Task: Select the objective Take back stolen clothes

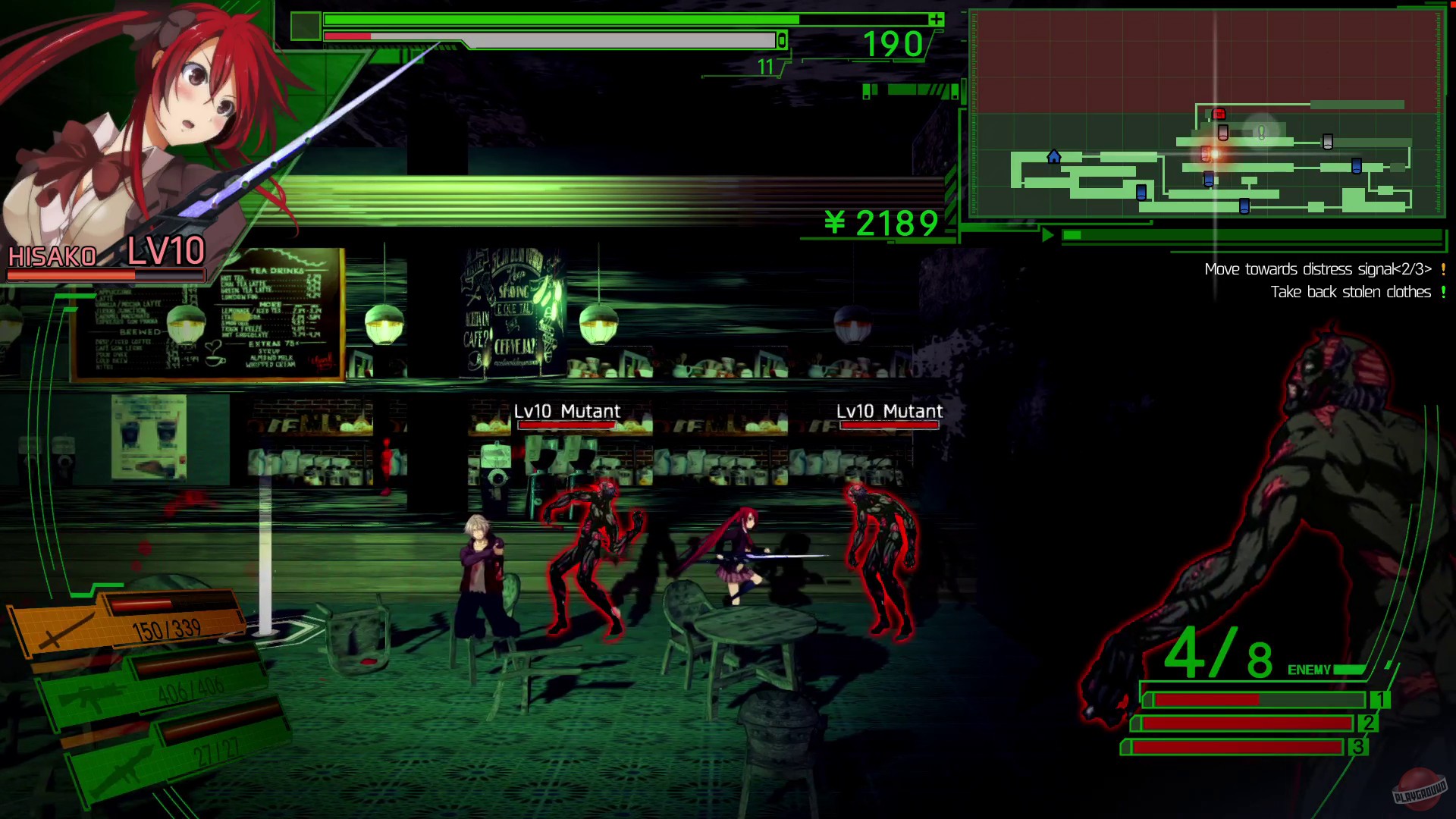Action: [1351, 292]
